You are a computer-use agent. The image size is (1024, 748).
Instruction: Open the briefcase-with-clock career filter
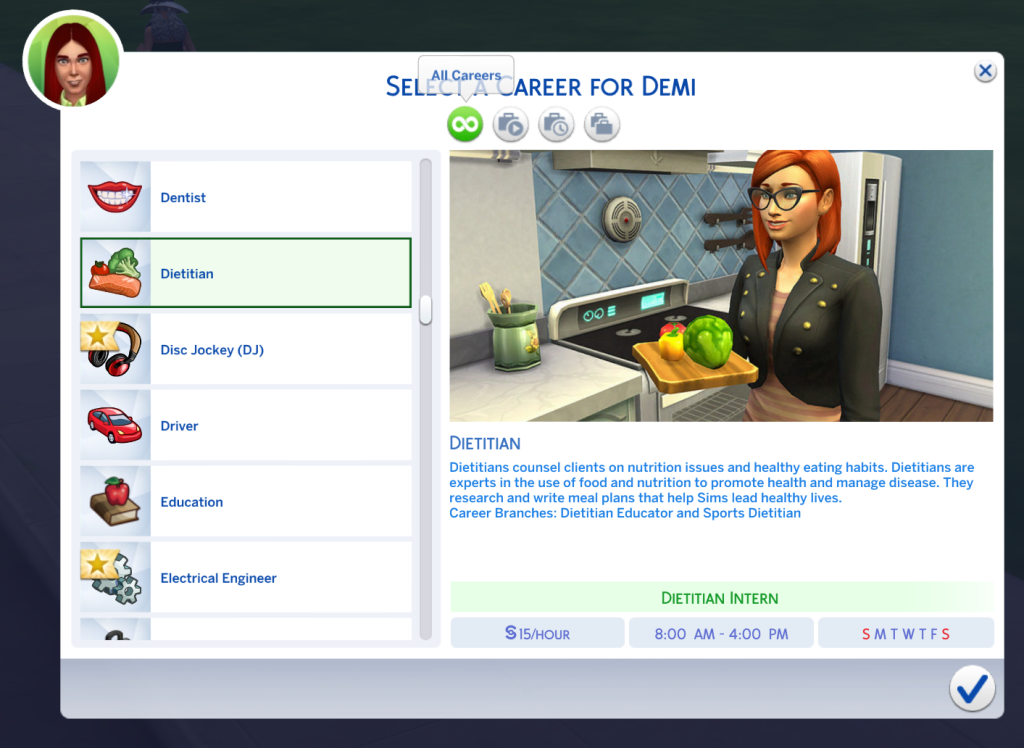[556, 125]
